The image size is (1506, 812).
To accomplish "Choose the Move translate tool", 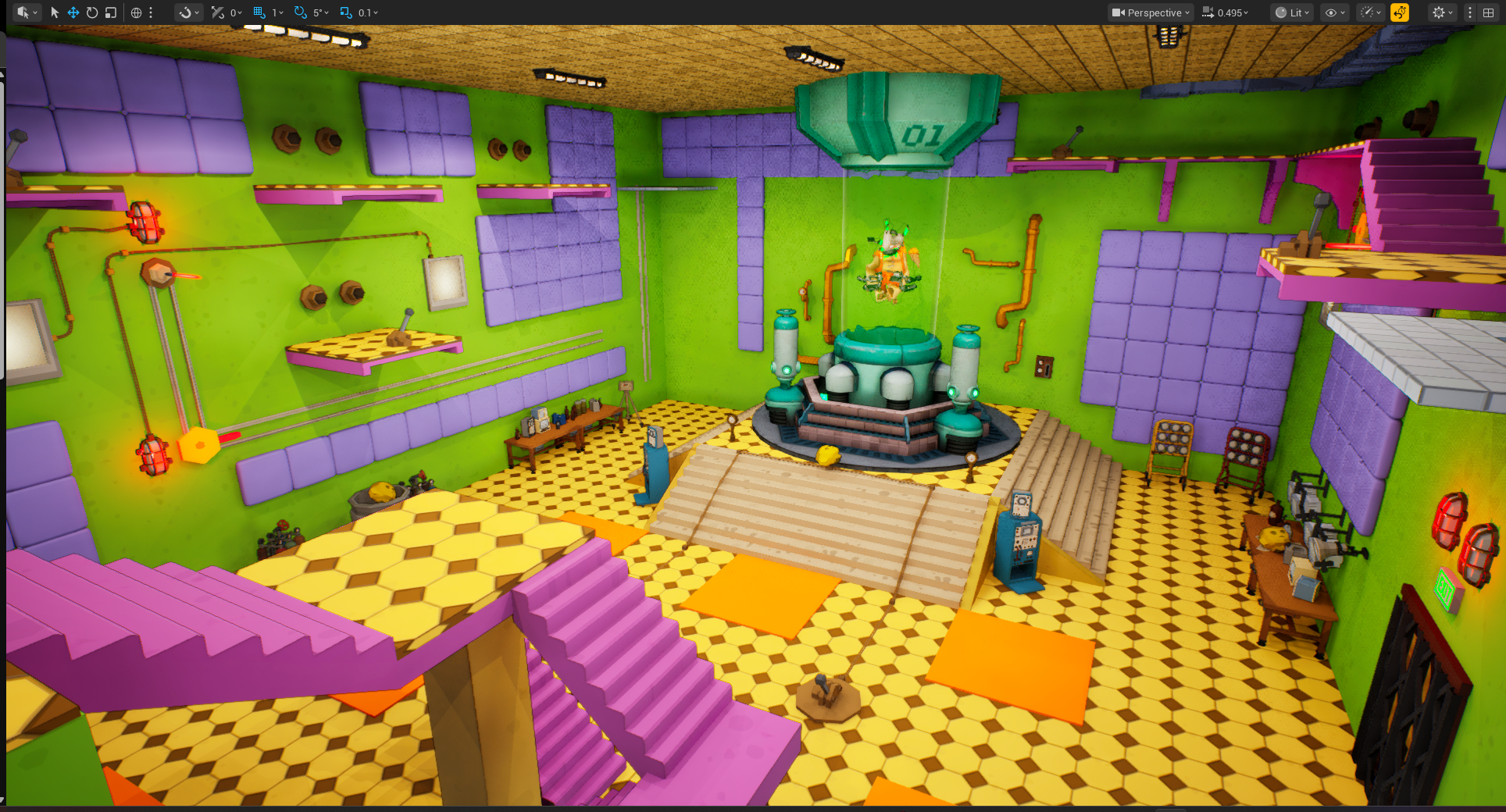I will tap(73, 12).
